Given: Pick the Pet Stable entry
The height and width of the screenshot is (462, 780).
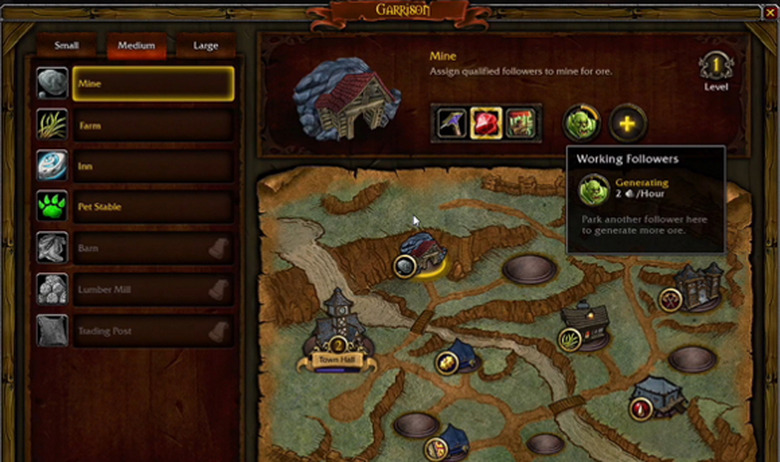Looking at the screenshot, I should click(152, 207).
